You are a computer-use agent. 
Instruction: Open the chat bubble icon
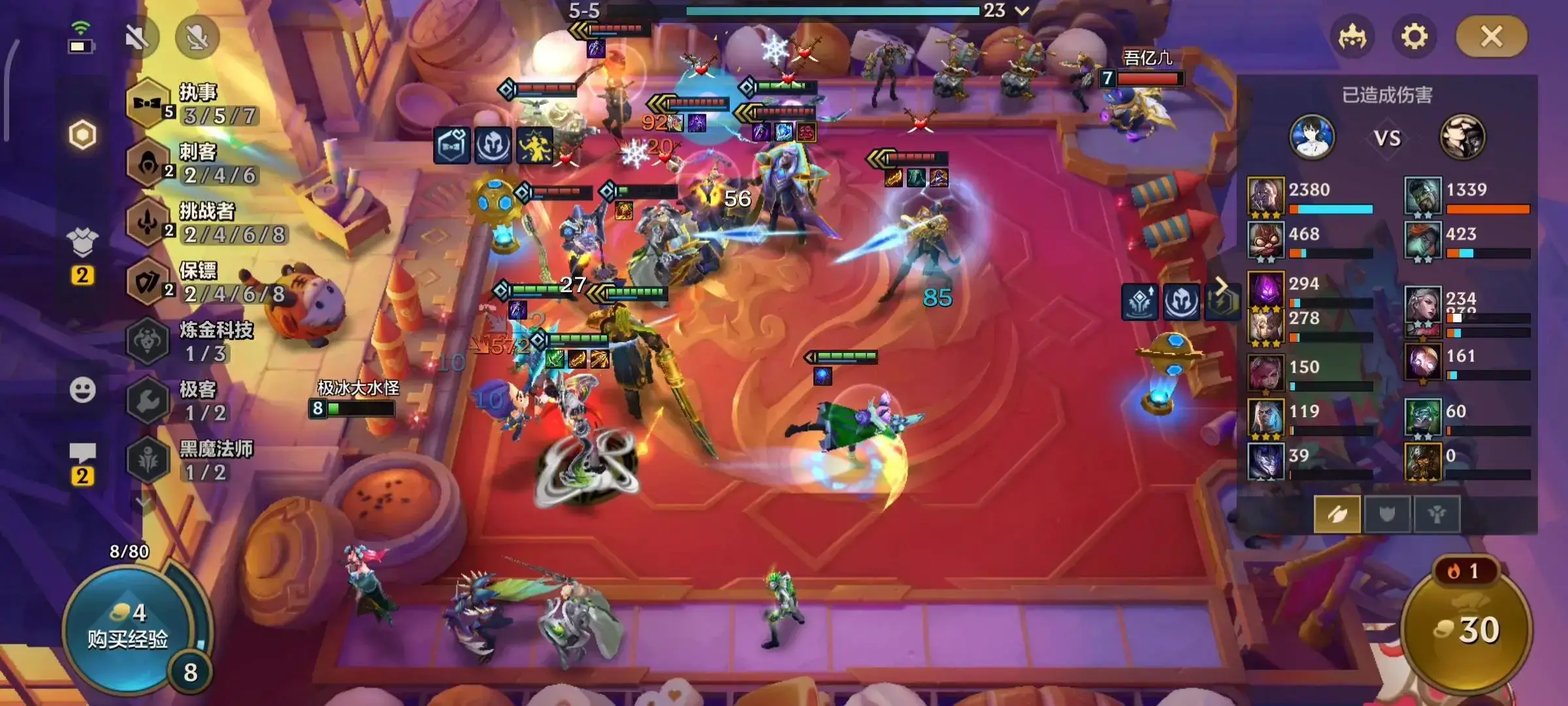click(82, 452)
